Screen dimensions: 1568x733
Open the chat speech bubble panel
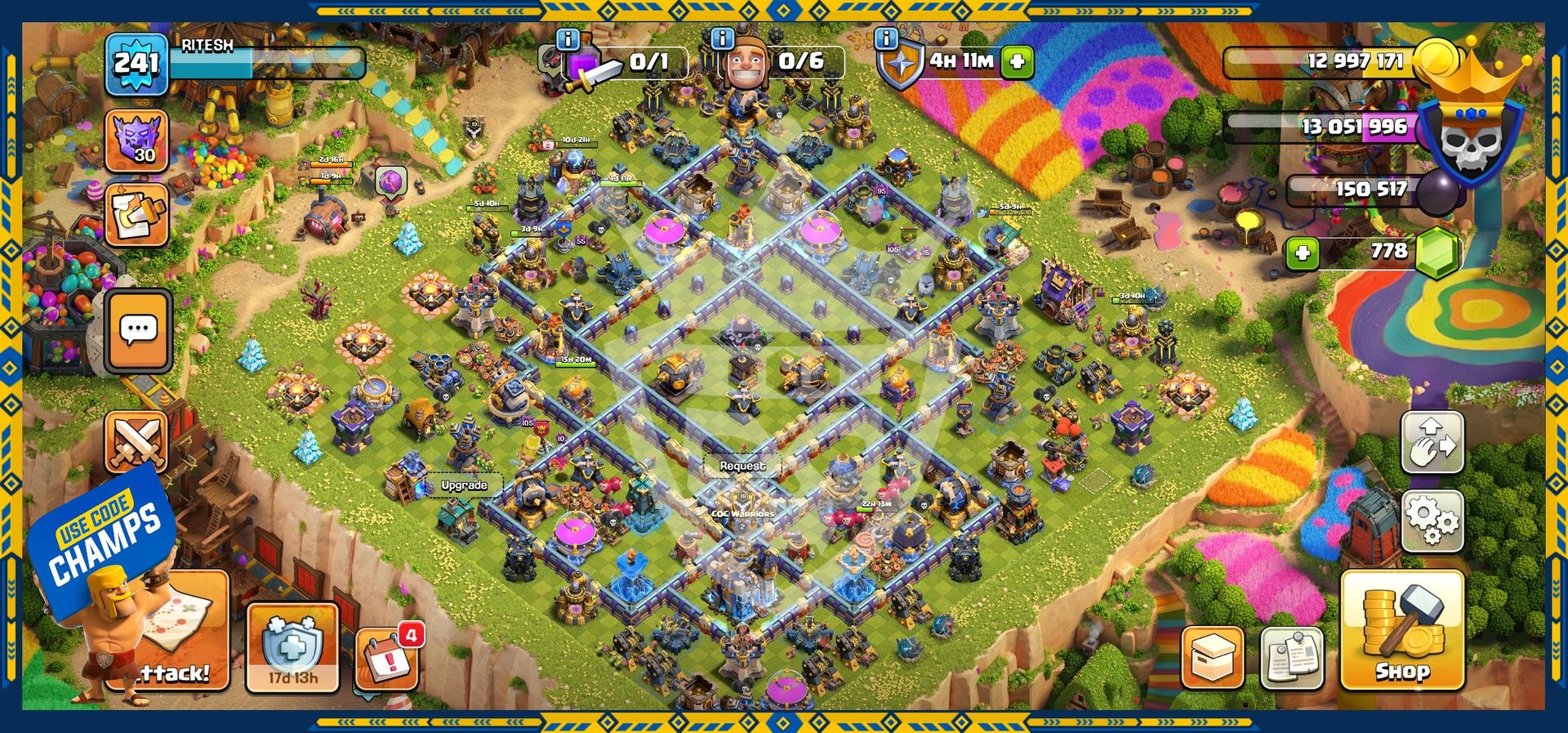(138, 330)
